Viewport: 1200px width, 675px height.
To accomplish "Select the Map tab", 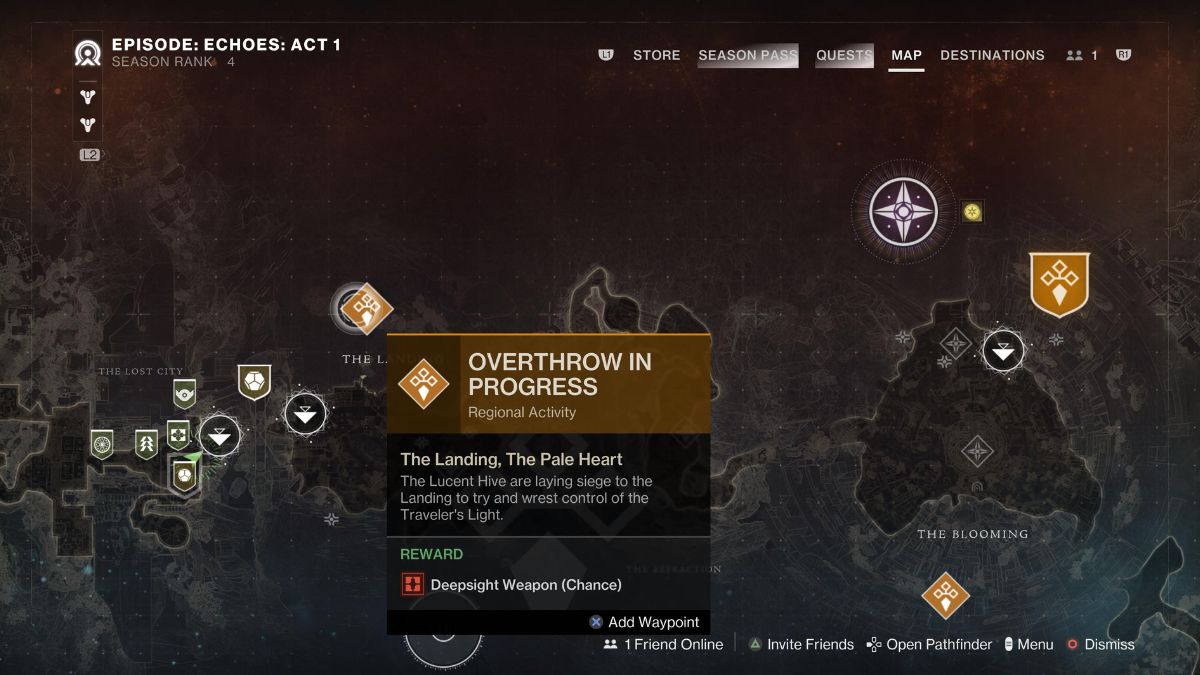I will 906,55.
